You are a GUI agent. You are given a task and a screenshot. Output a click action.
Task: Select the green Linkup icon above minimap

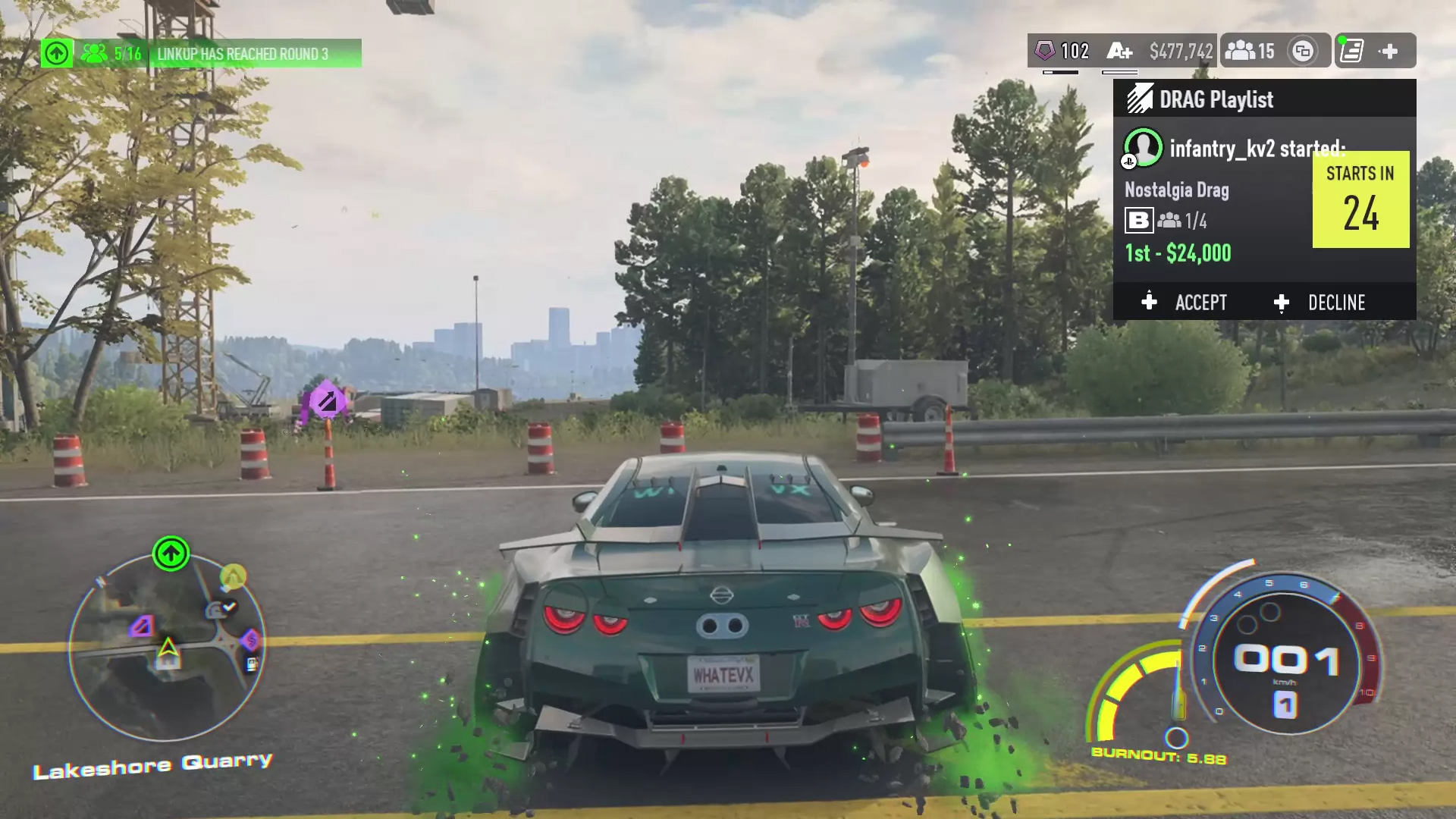click(171, 554)
